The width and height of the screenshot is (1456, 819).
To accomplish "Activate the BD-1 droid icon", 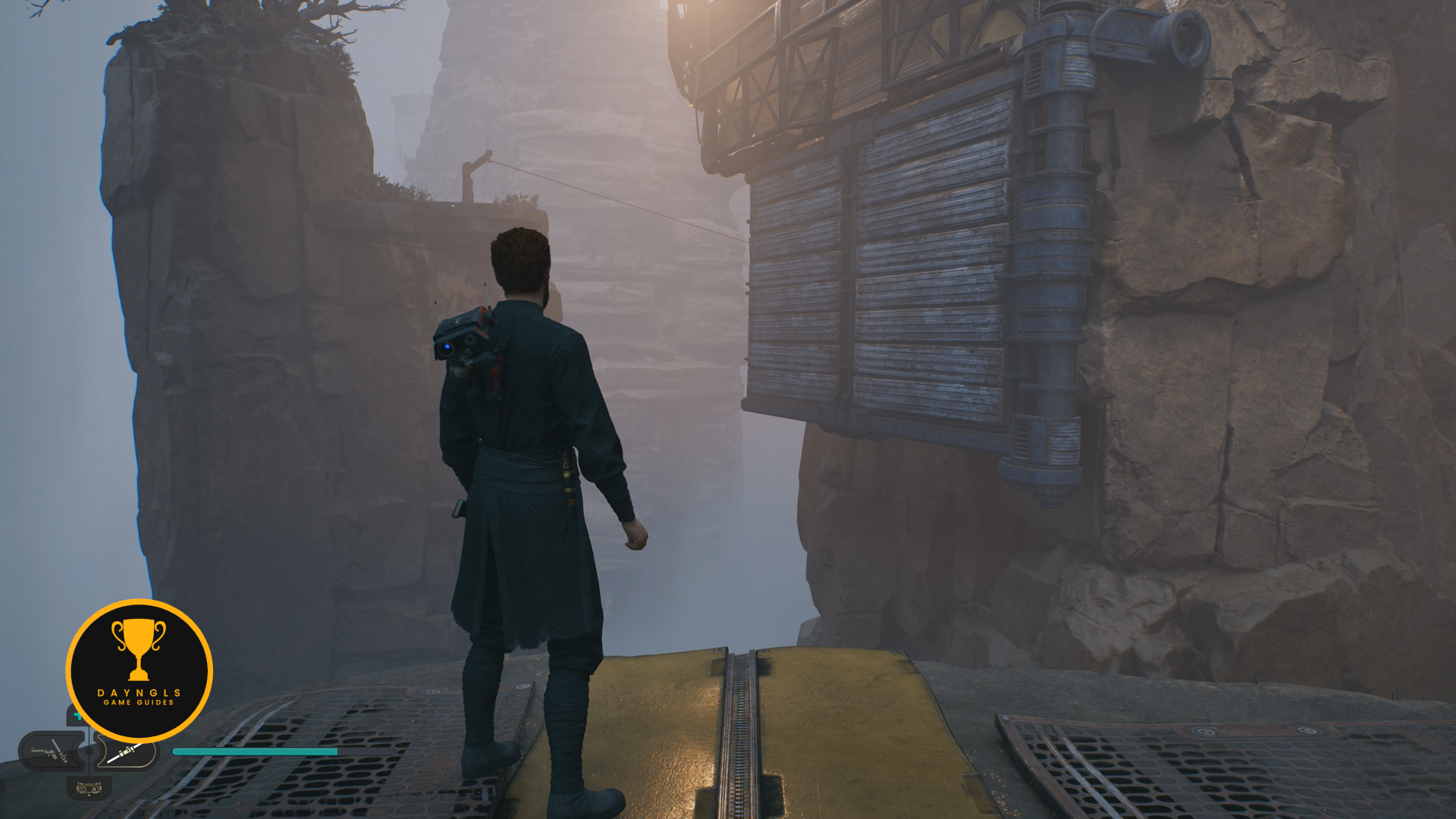I will [x=89, y=789].
